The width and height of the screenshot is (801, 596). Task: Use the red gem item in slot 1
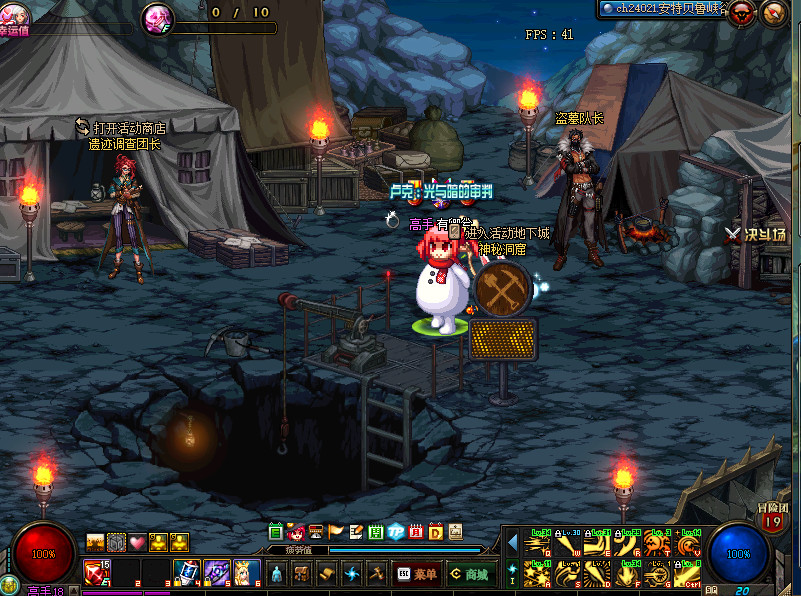[x=97, y=572]
